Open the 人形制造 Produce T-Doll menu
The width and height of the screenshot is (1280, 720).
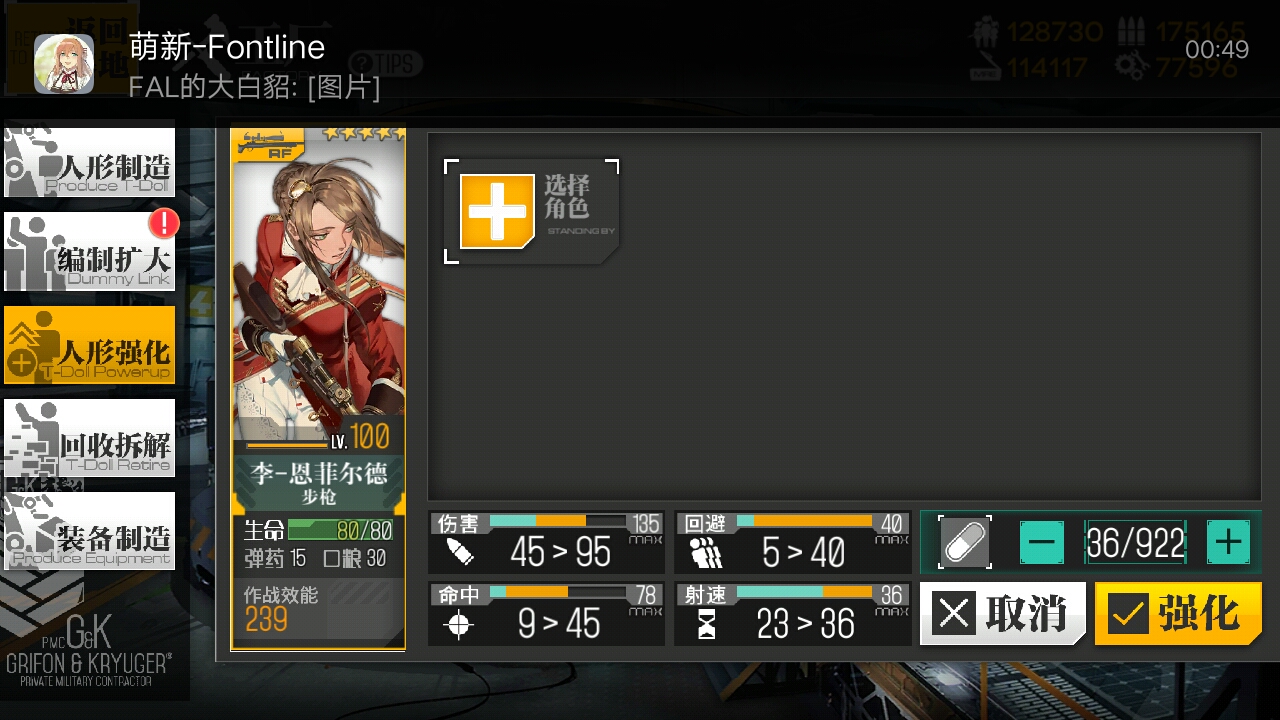coord(90,161)
